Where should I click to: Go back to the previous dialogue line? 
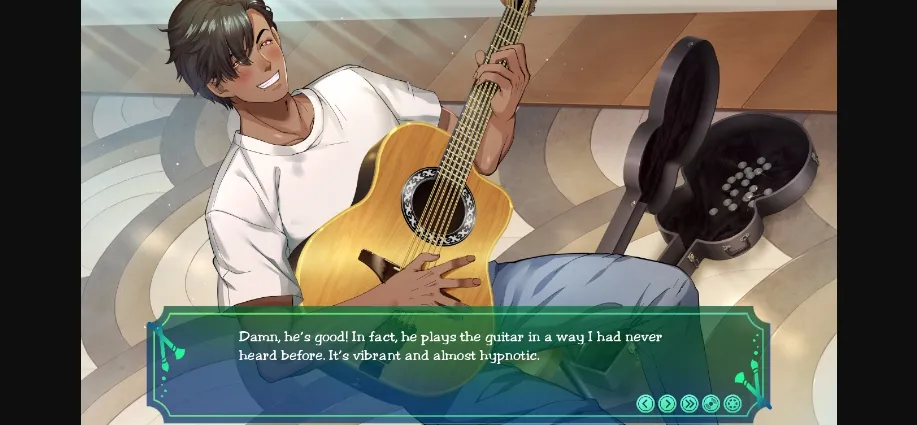click(645, 403)
